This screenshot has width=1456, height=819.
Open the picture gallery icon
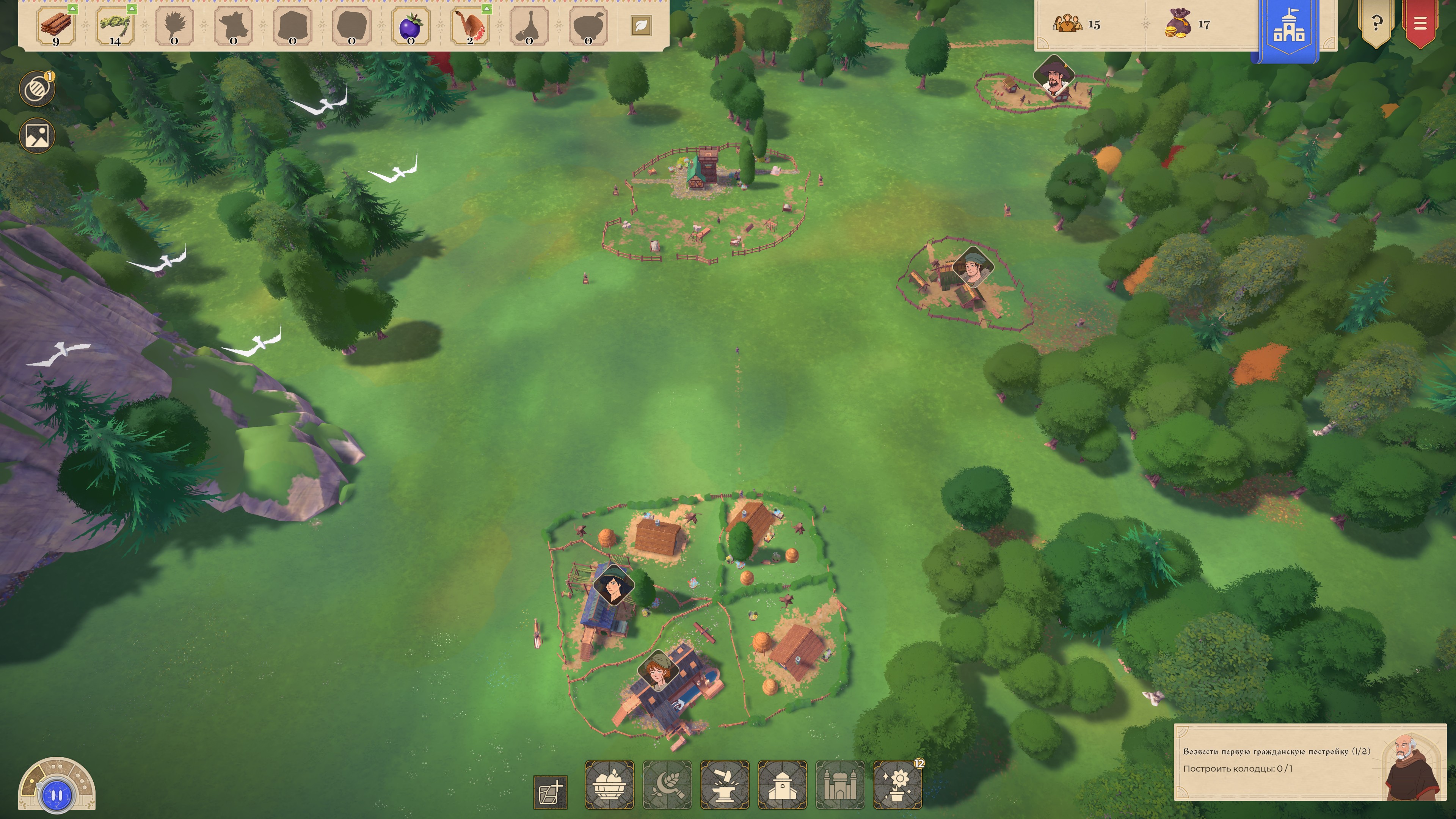coord(37,136)
